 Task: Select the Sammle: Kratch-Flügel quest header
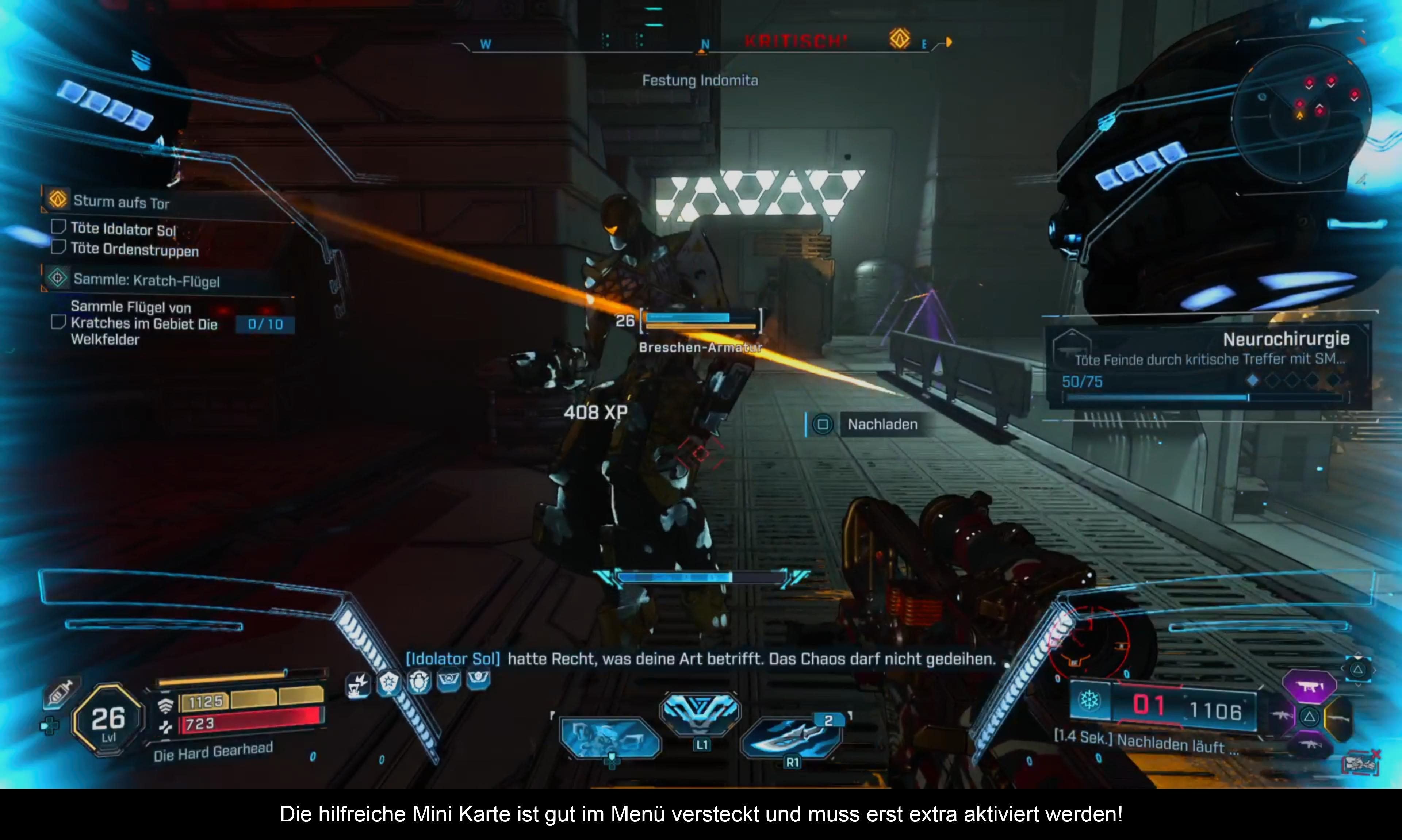coord(146,280)
